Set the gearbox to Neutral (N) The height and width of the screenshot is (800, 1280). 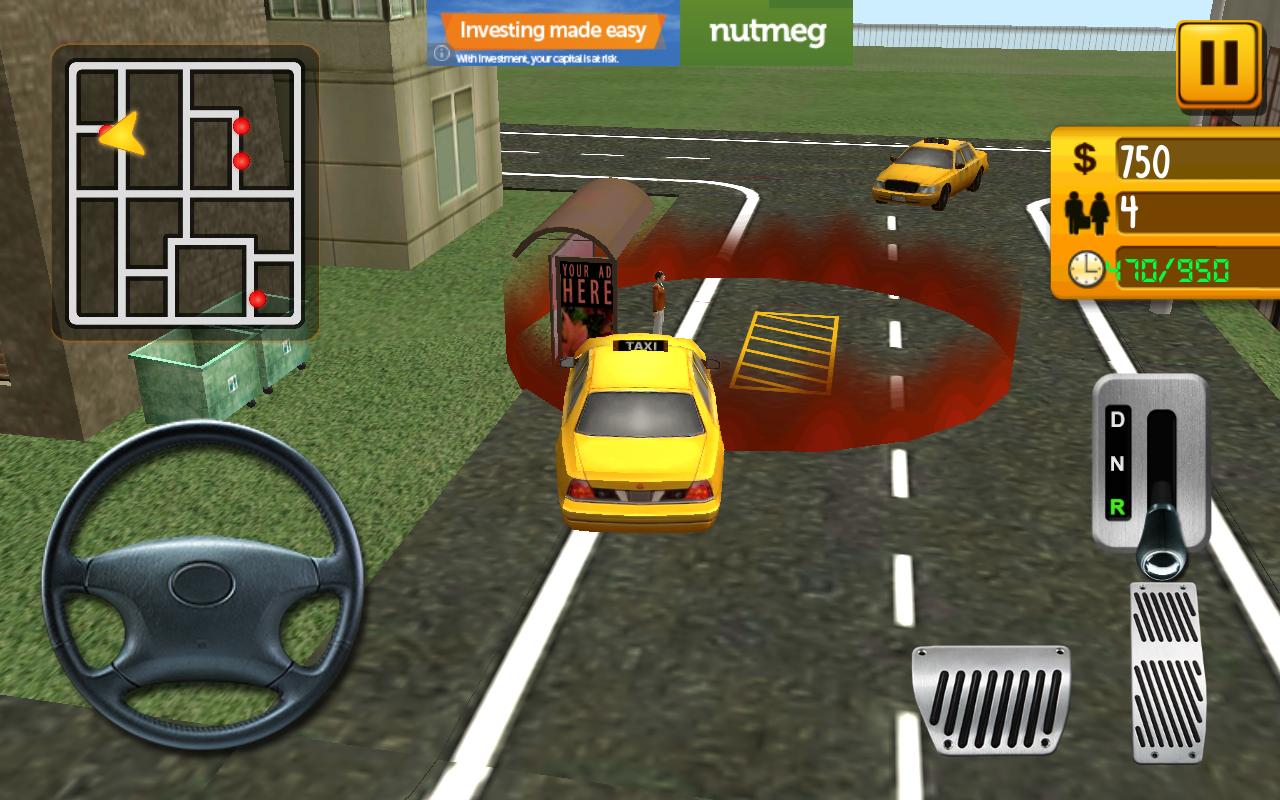(1120, 466)
